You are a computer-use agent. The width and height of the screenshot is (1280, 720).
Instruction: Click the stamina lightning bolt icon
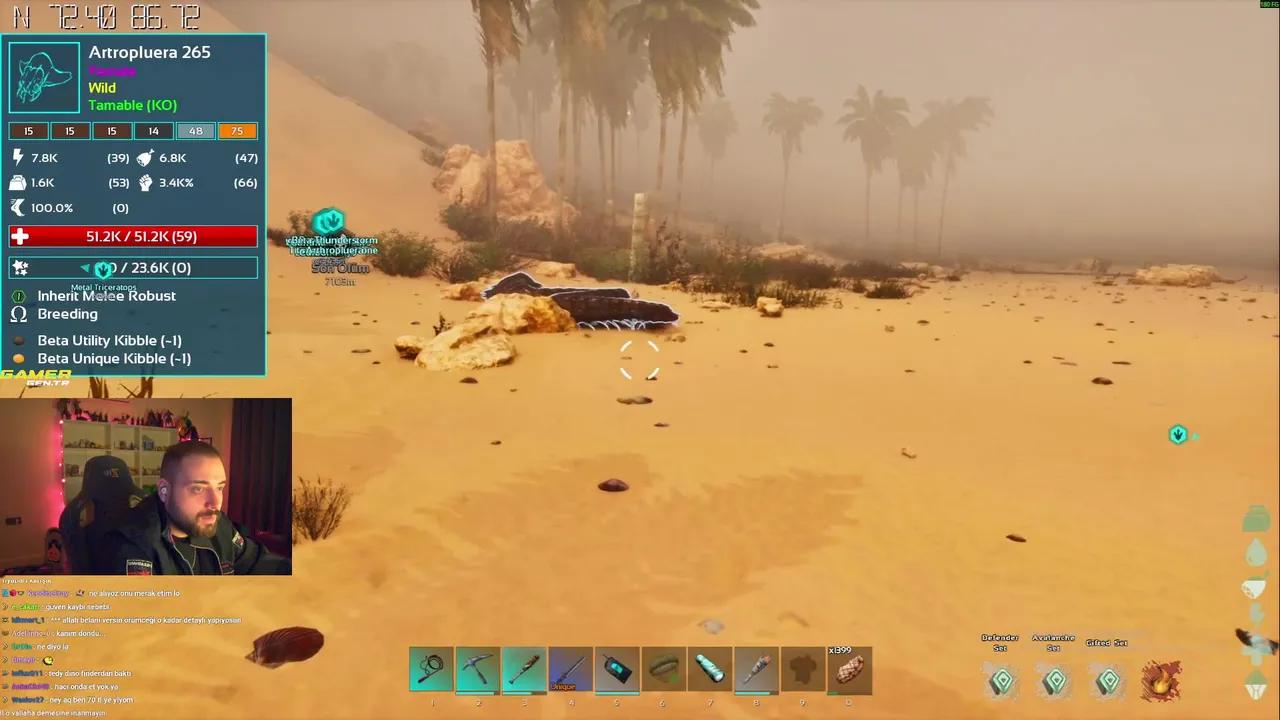19,157
